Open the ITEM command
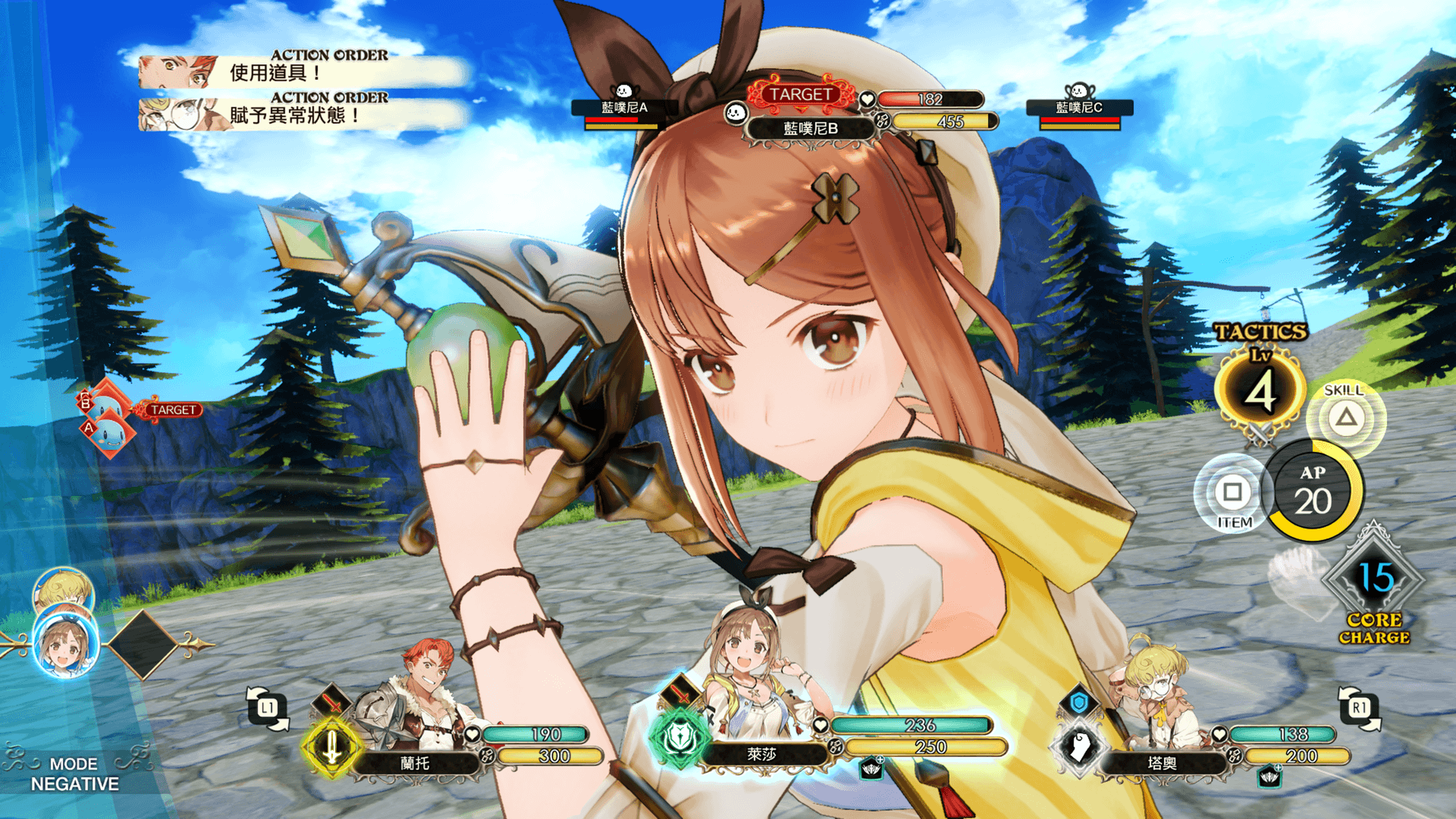Viewport: 1456px width, 819px height. [x=1232, y=494]
